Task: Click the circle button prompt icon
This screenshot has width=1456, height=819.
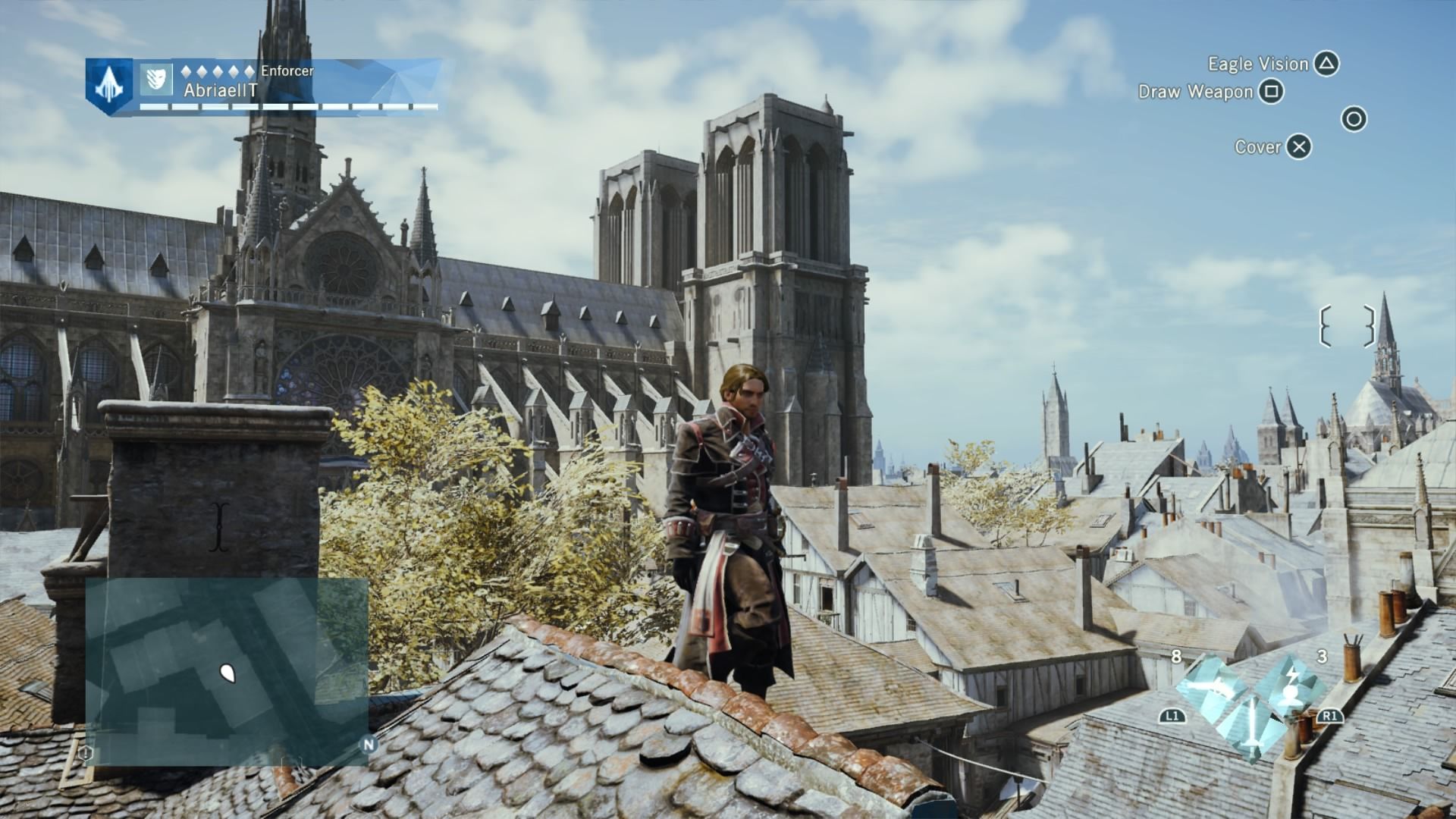Action: 1353,118
